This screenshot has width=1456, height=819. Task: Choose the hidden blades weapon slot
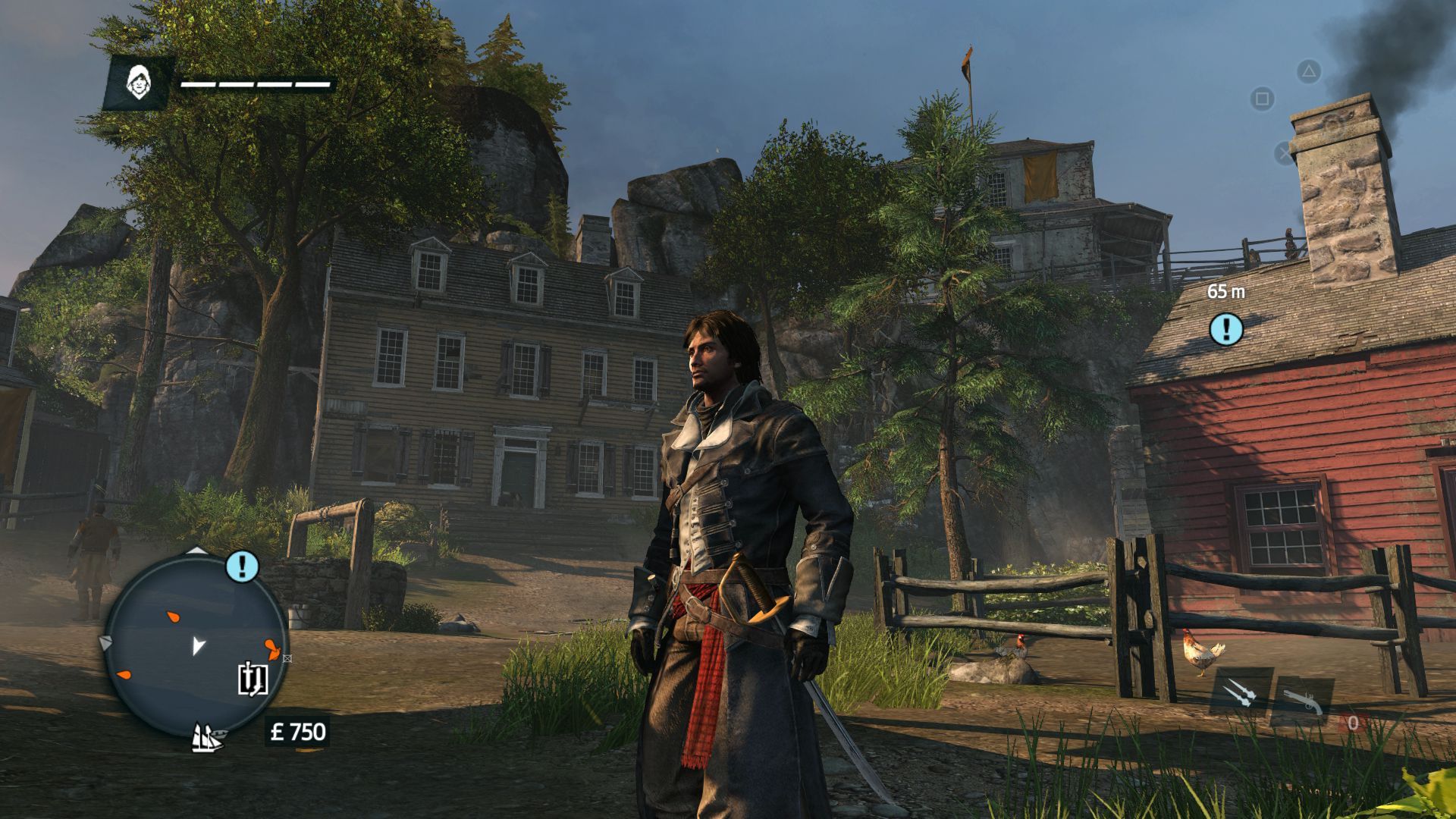[x=1241, y=693]
